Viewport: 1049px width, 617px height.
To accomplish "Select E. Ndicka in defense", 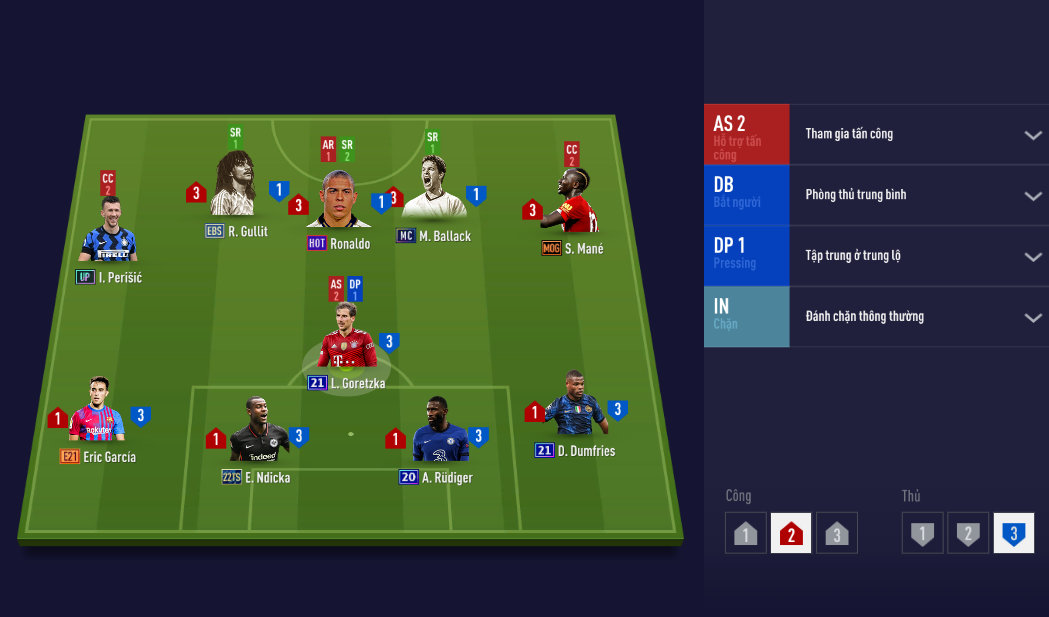I will tap(258, 434).
